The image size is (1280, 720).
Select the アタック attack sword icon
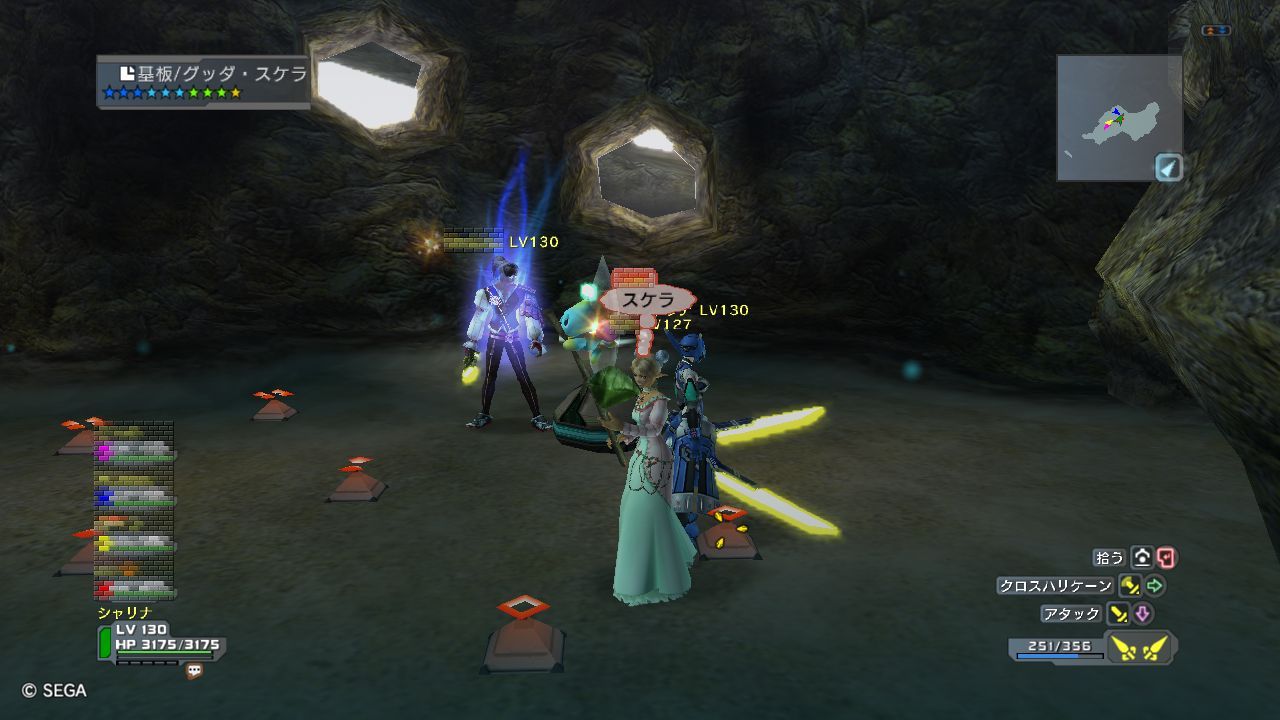[x=1117, y=614]
